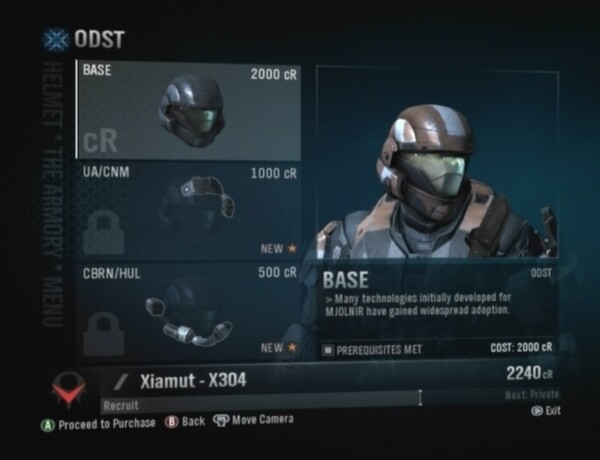Select the ODST helmet preview image
The width and height of the screenshot is (600, 460).
438,164
